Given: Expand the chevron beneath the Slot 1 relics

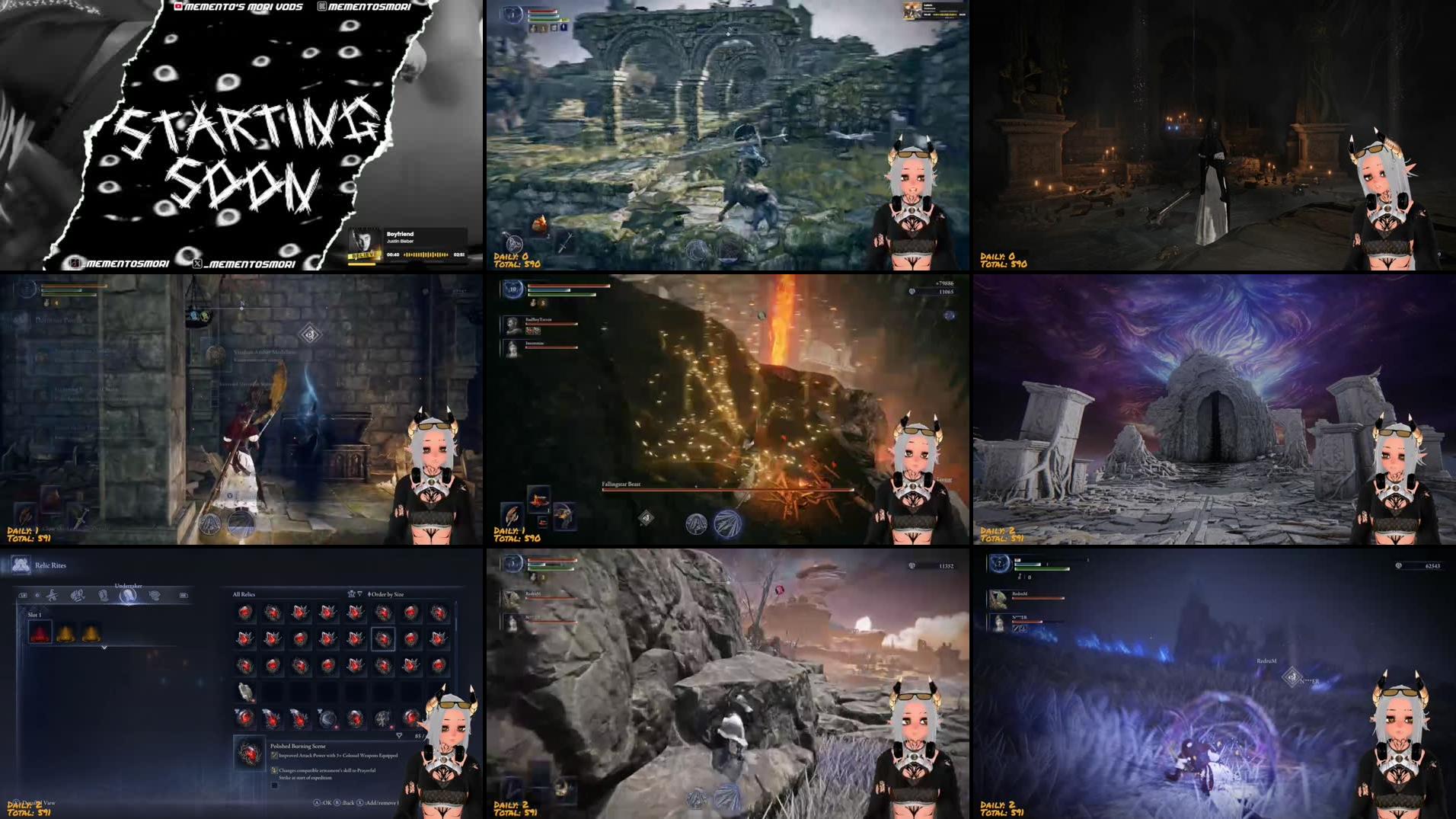Looking at the screenshot, I should 104,648.
